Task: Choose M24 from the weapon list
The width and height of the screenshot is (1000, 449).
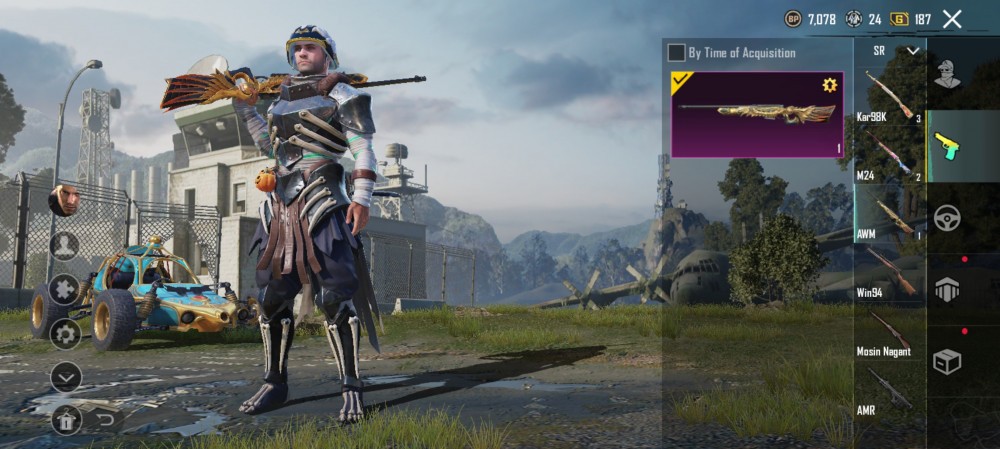Action: (889, 156)
